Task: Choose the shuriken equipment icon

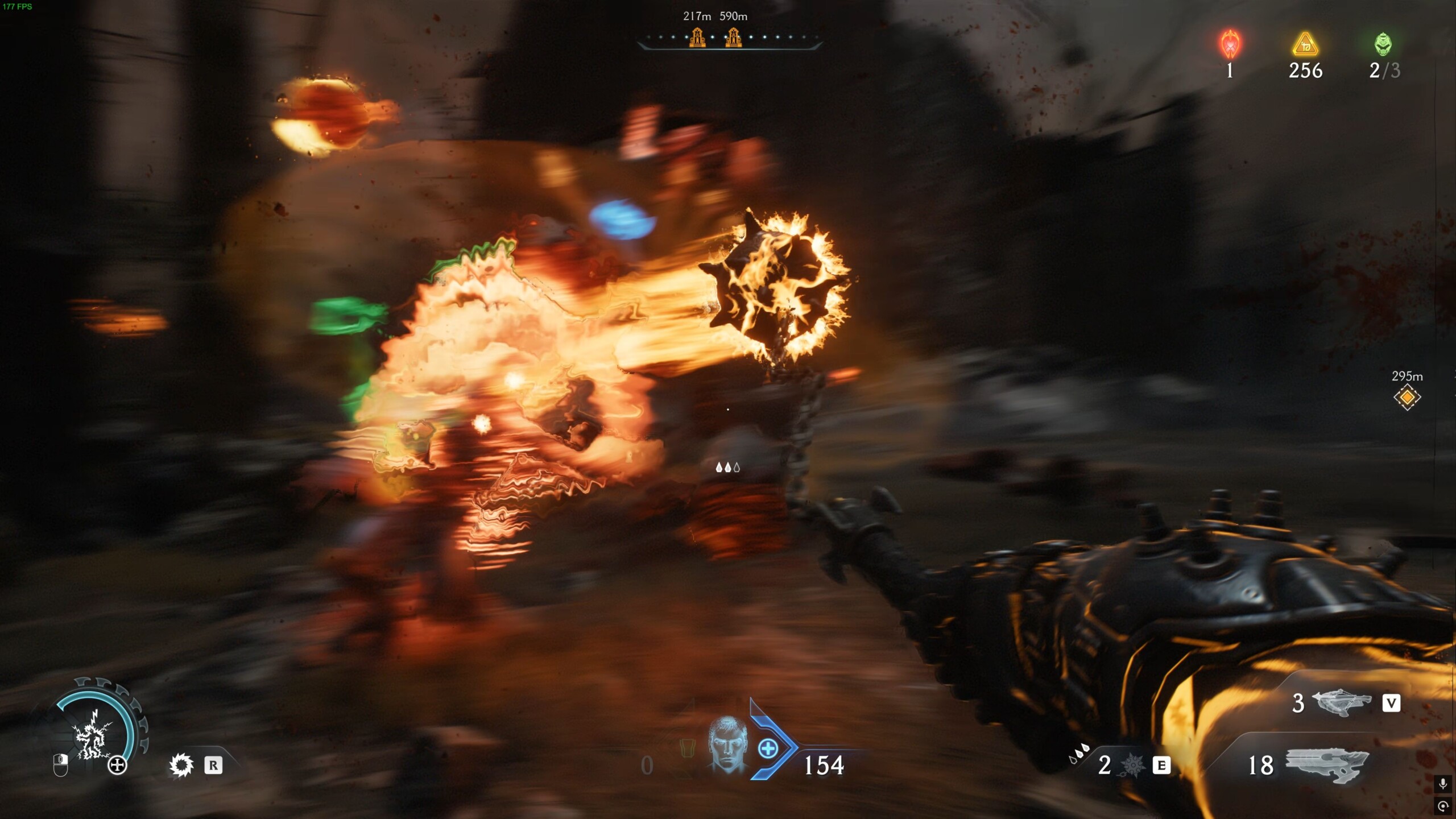Action: [x=1132, y=766]
